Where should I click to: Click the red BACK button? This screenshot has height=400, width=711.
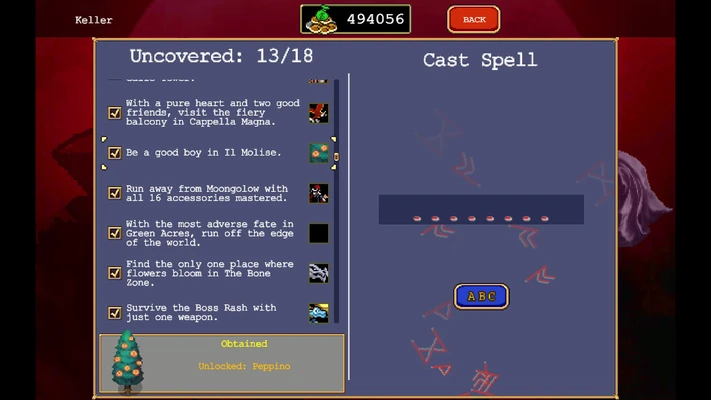click(x=474, y=19)
